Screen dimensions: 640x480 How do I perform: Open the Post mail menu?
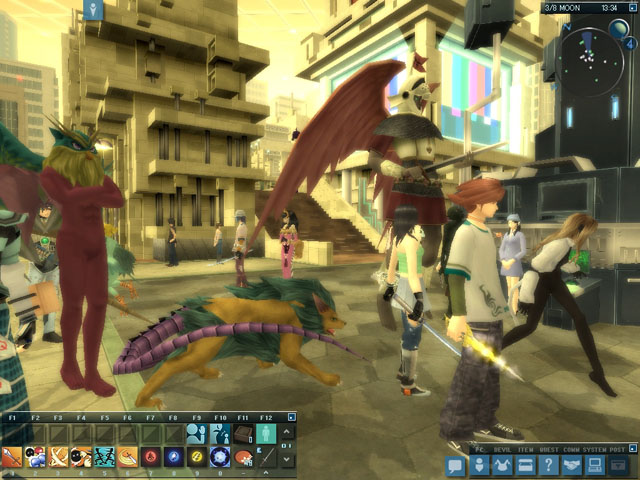pos(618,465)
